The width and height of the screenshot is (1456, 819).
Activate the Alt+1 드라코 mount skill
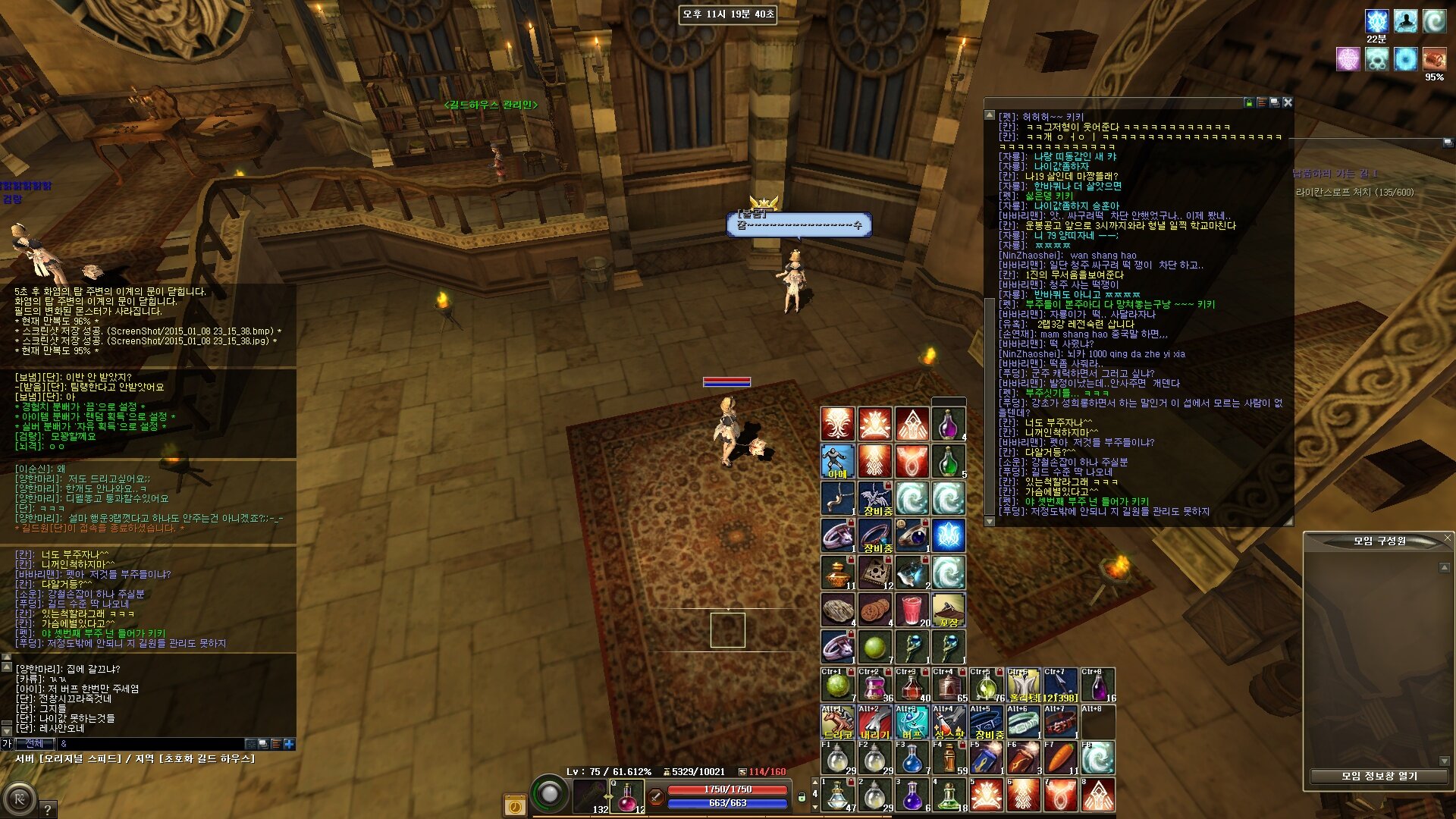[x=837, y=722]
